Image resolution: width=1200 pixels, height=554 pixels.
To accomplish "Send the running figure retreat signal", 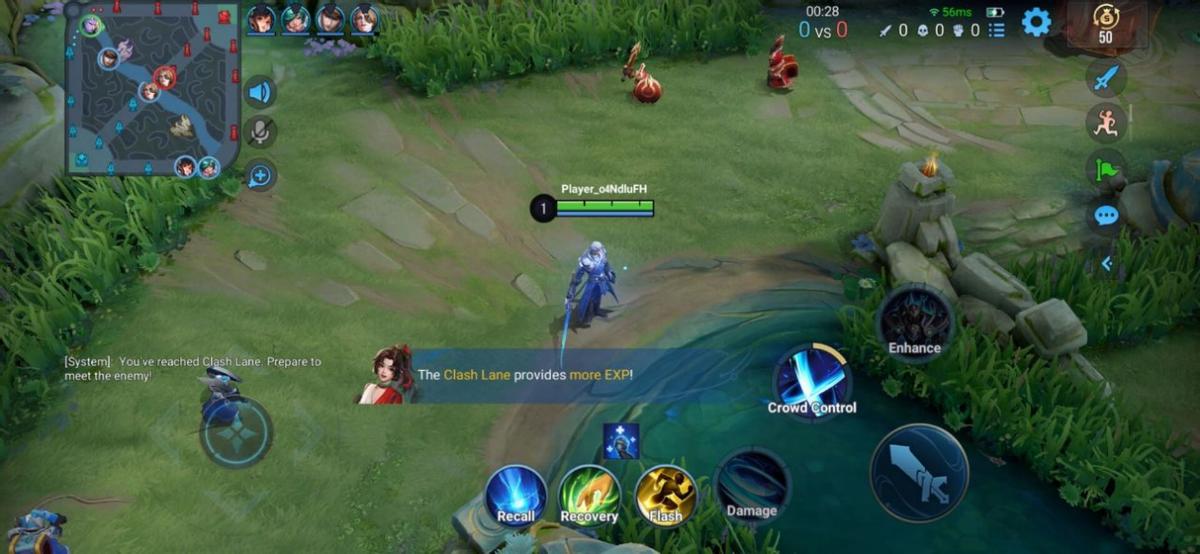I will [x=1105, y=123].
